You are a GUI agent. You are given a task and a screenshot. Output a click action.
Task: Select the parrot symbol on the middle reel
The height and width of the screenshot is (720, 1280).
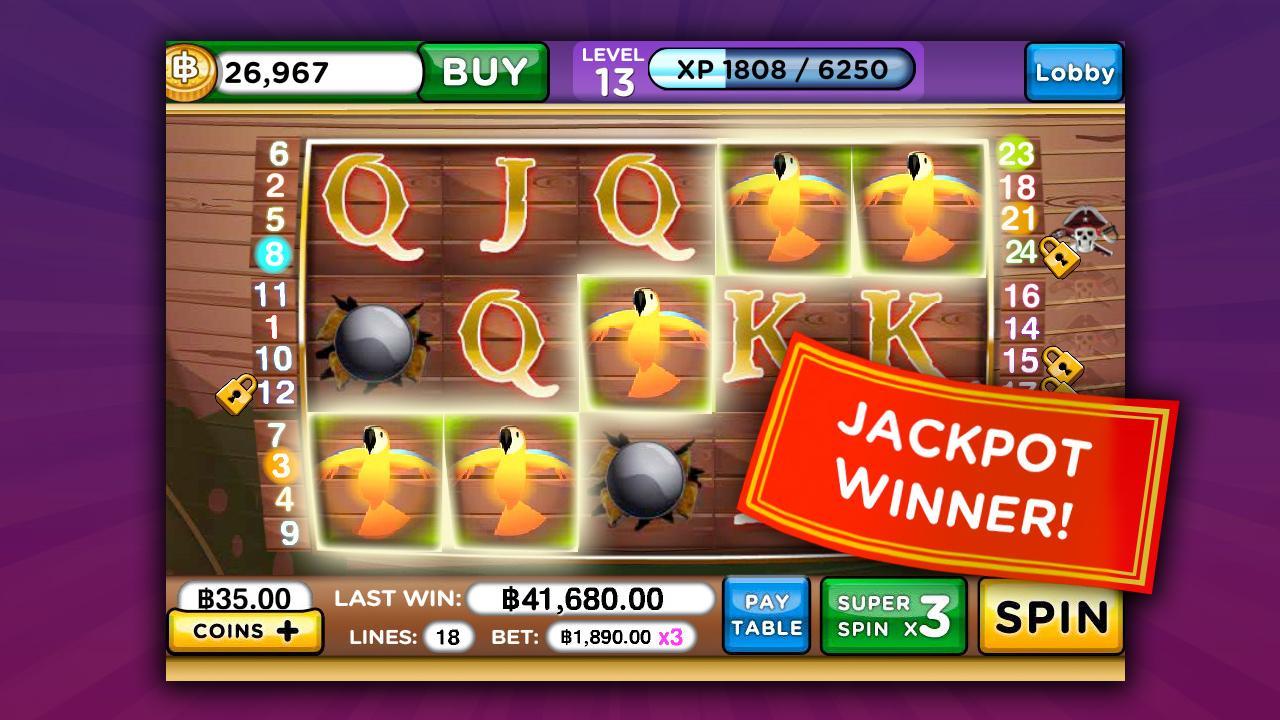pyautogui.click(x=646, y=340)
